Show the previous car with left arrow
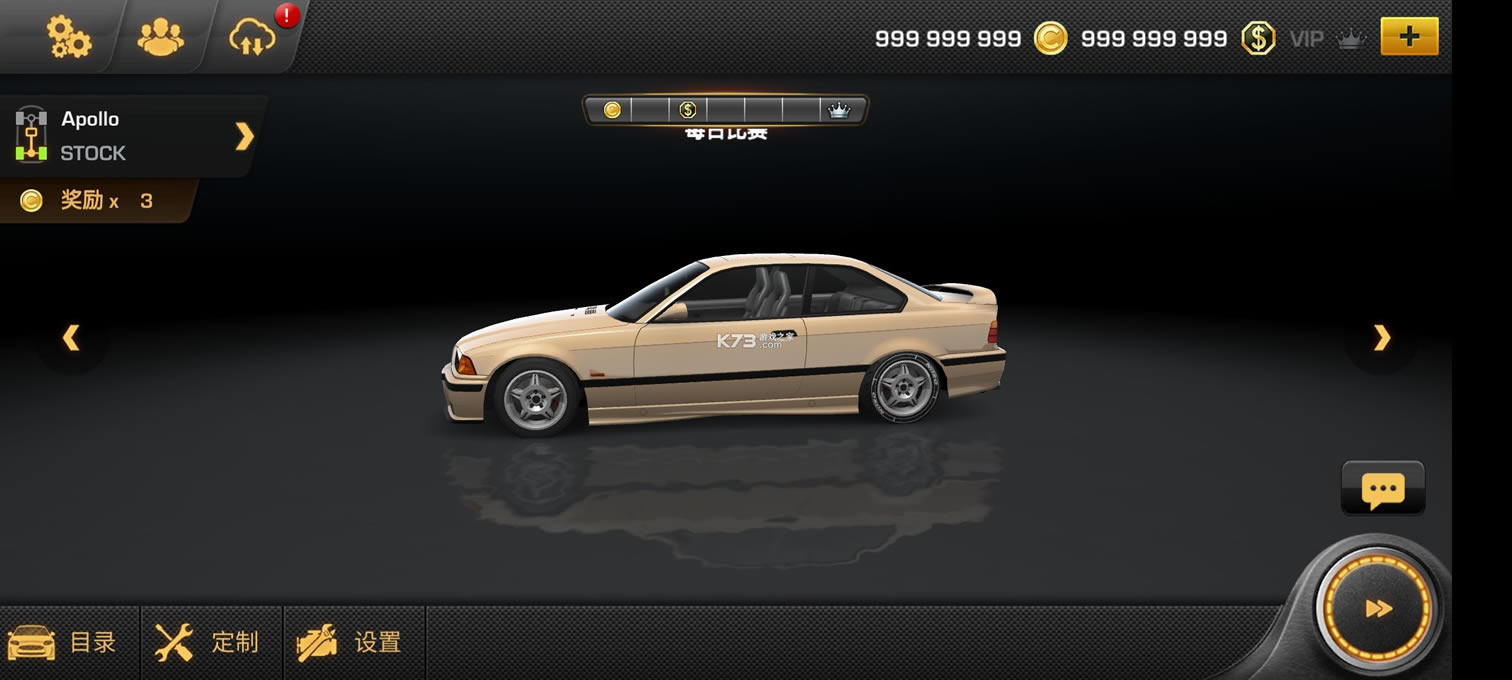The height and width of the screenshot is (680, 1512). tap(71, 338)
